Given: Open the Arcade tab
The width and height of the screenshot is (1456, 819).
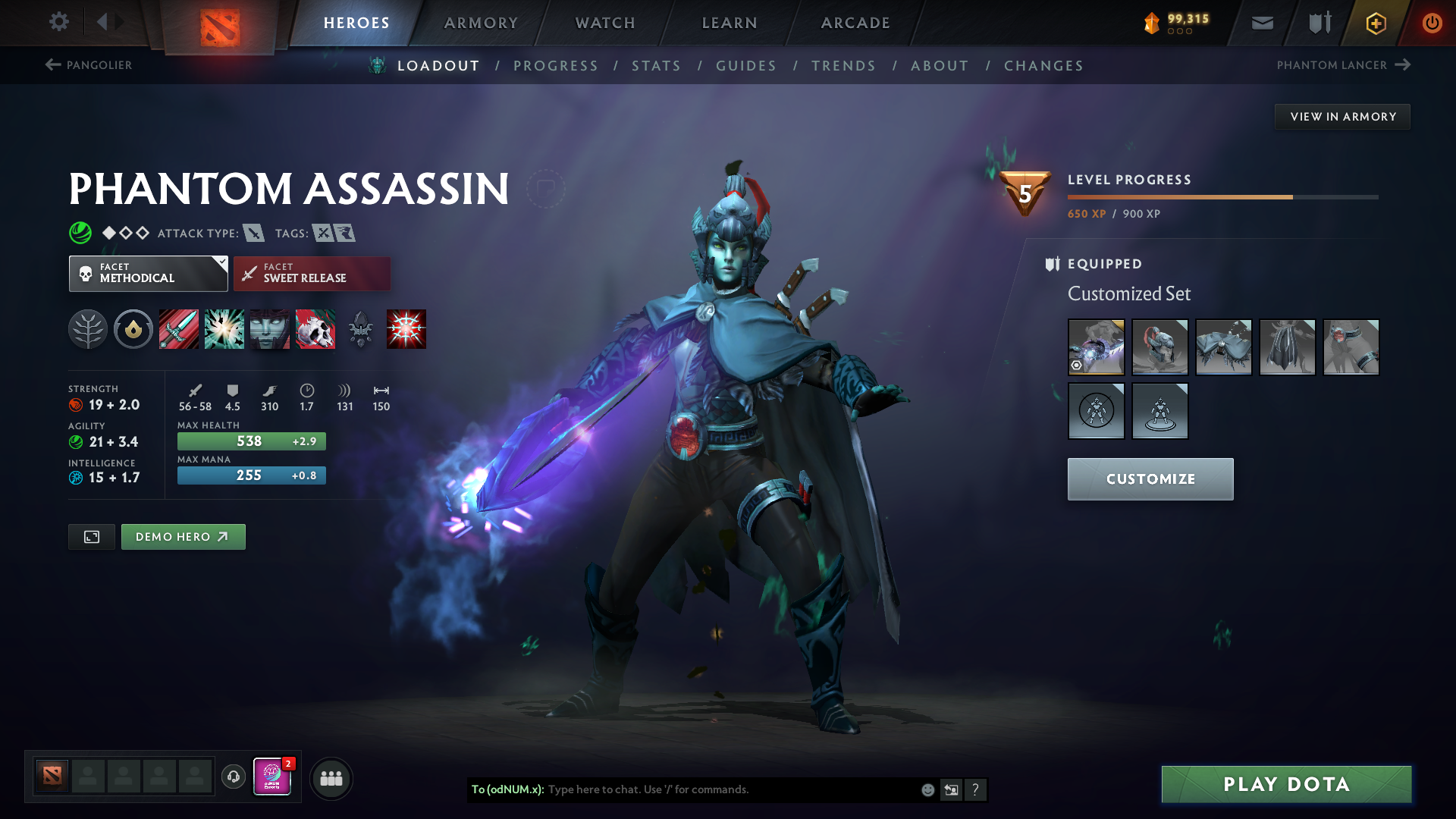Looking at the screenshot, I should (x=855, y=23).
